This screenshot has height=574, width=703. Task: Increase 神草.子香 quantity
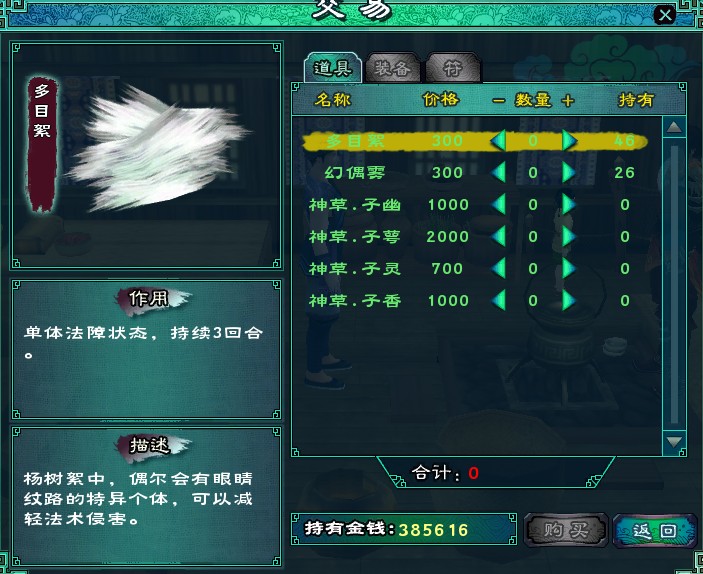pos(569,301)
